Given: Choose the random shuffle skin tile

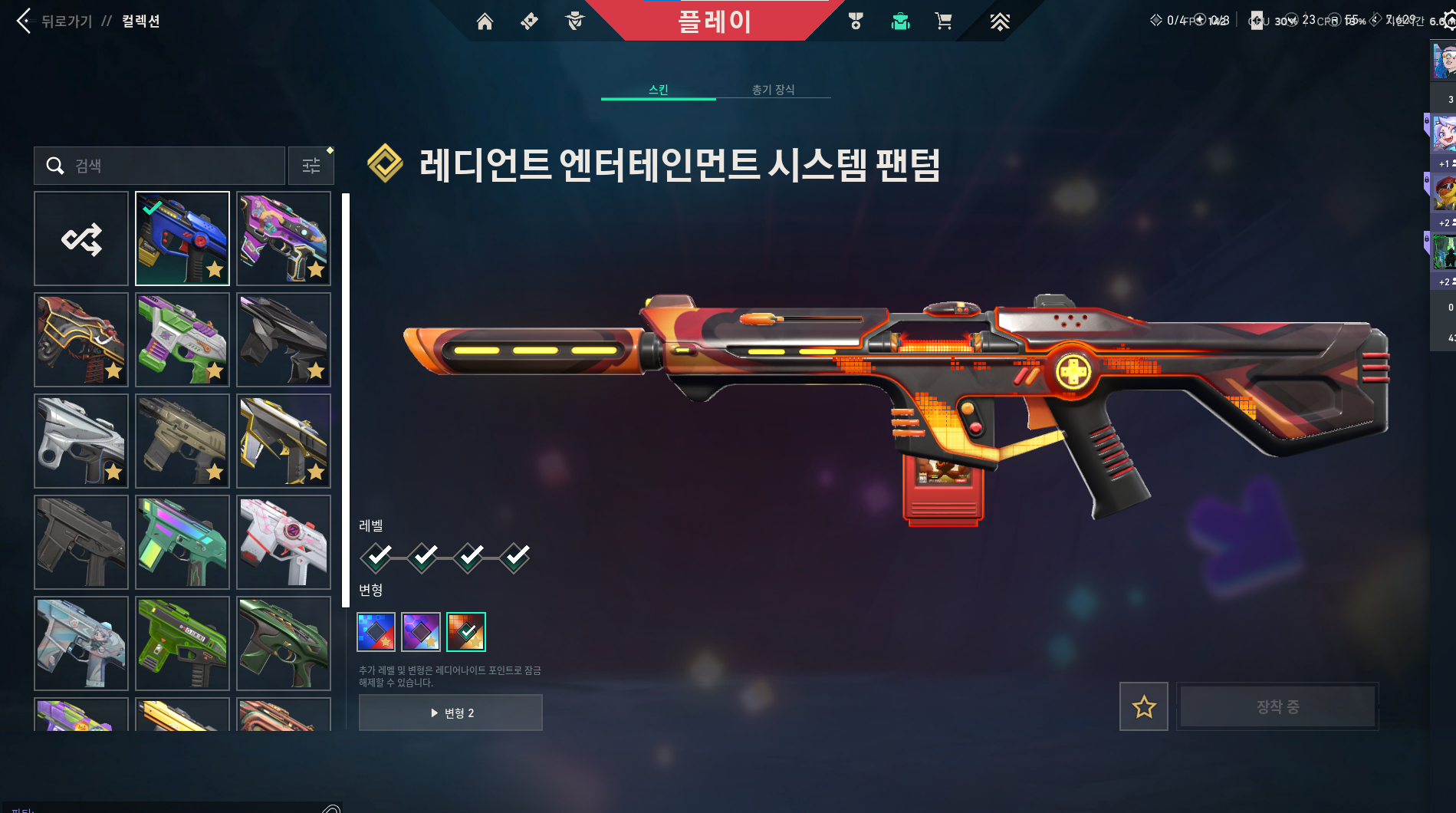Looking at the screenshot, I should pyautogui.click(x=81, y=239).
